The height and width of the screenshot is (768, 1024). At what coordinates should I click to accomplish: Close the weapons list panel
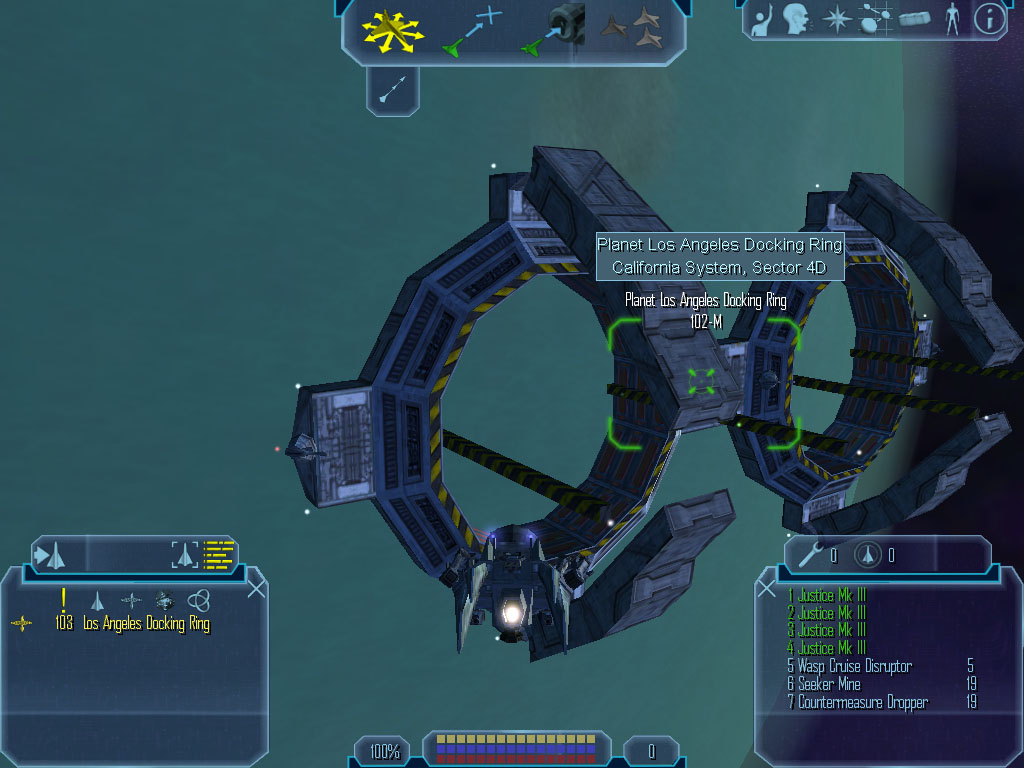pos(767,589)
